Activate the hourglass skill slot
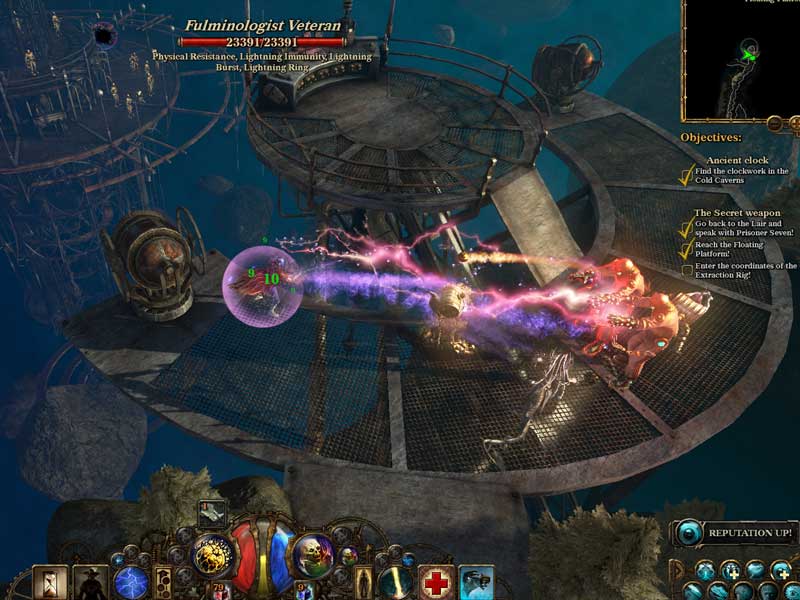This screenshot has height=600, width=800. point(49,582)
